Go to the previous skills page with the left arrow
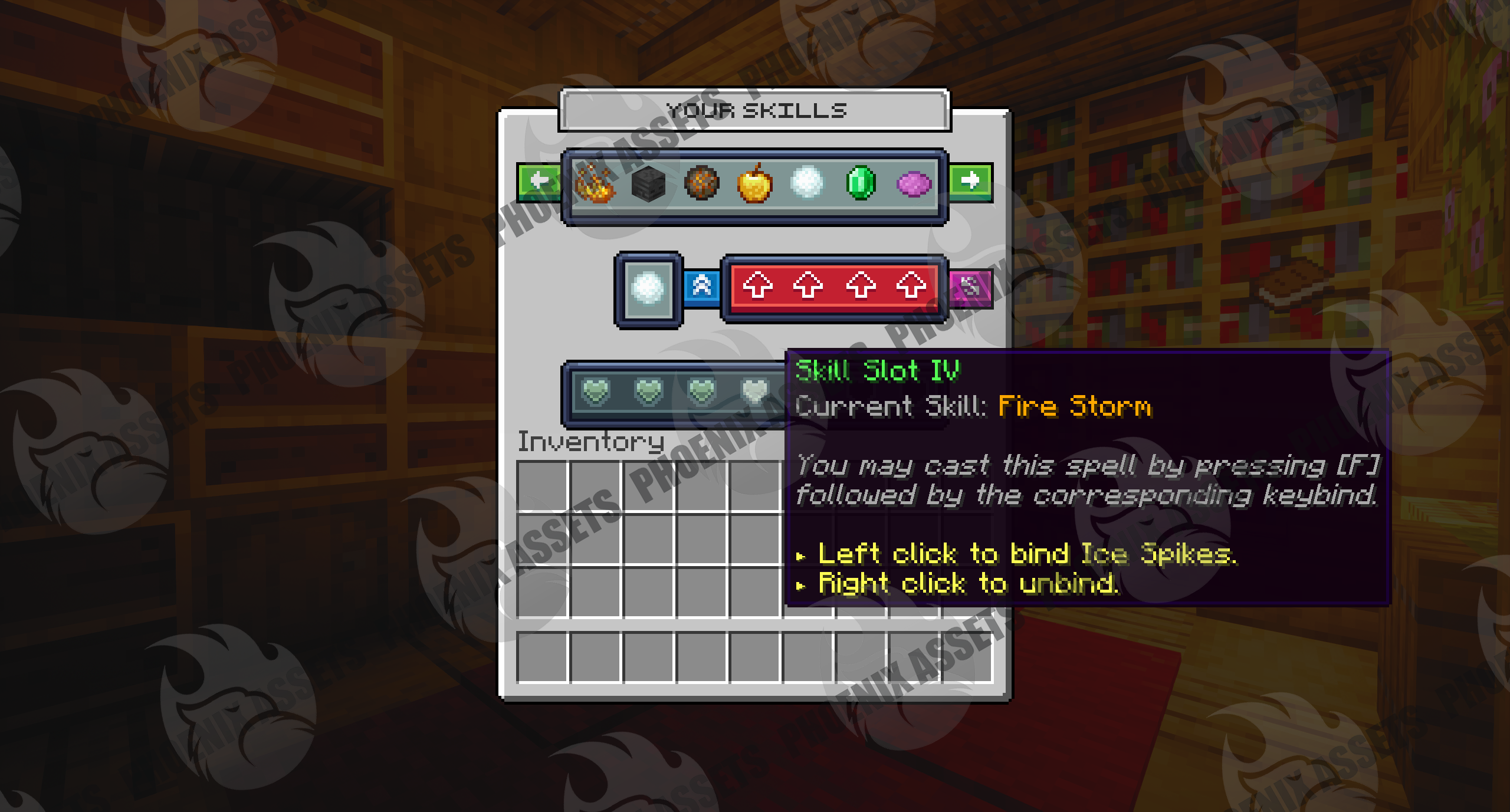 (x=539, y=182)
